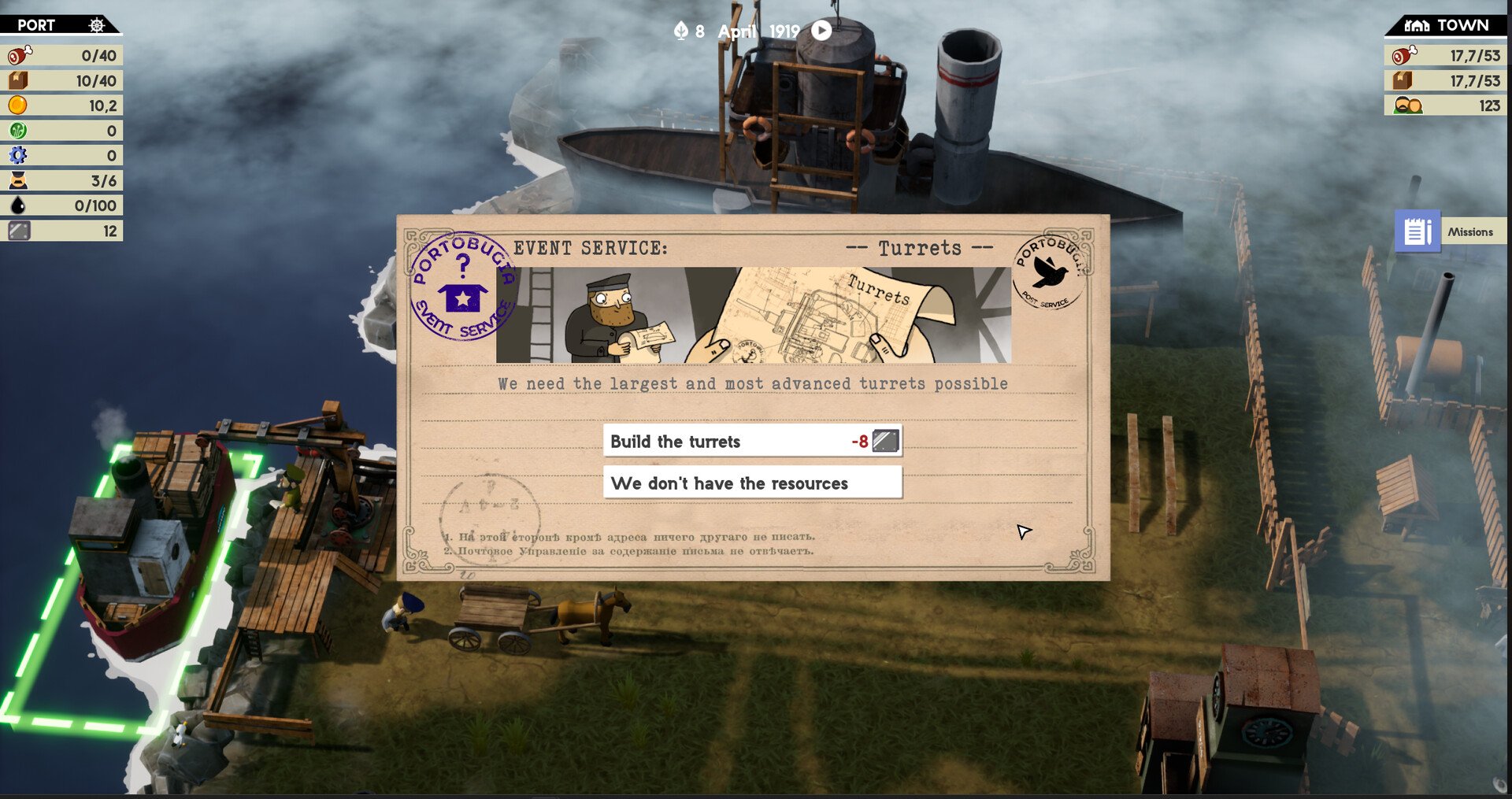Open the TOWN panel header
This screenshot has width=1512, height=799.
click(1447, 24)
